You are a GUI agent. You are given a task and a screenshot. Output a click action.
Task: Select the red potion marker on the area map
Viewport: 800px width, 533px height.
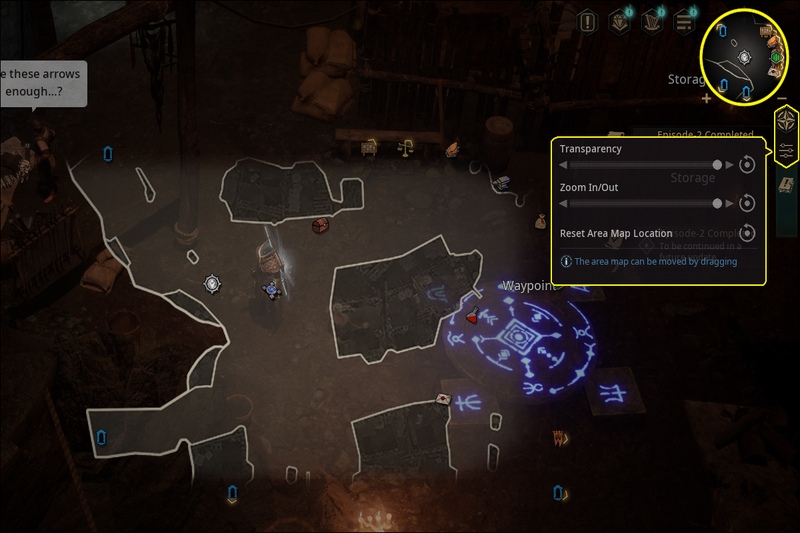pos(470,318)
